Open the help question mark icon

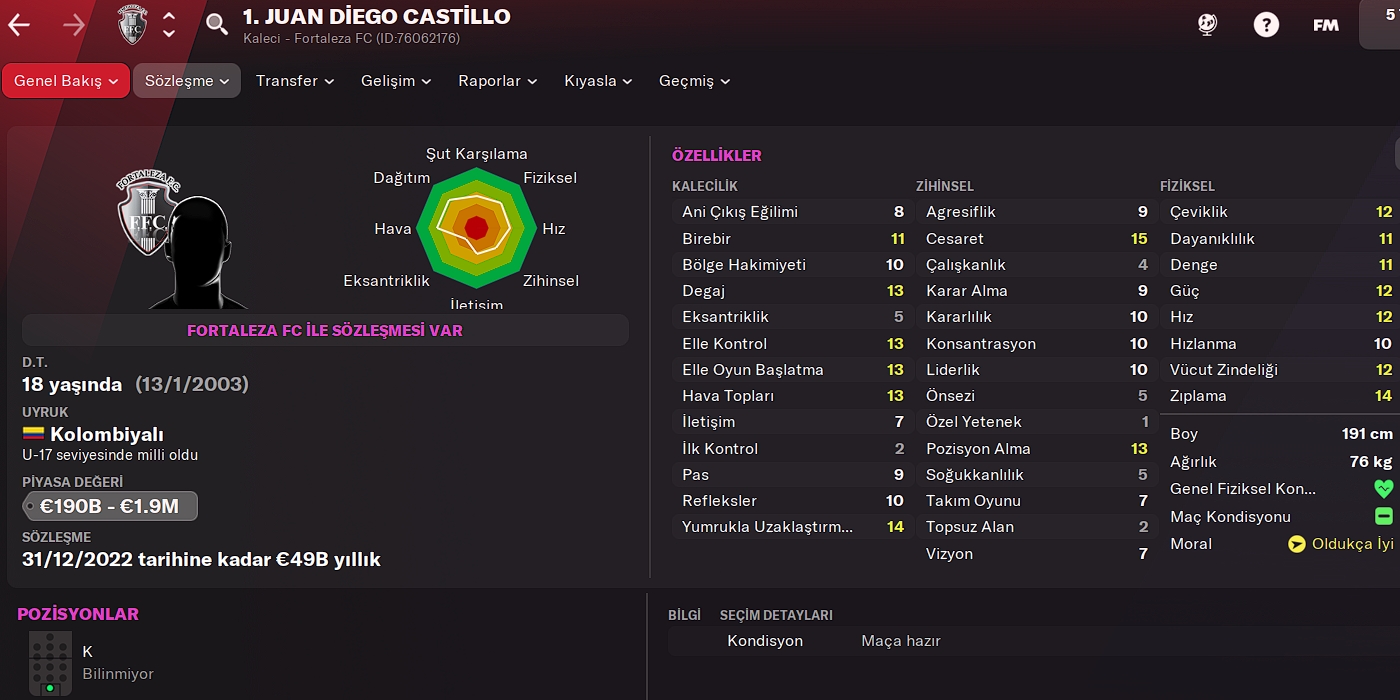[1266, 25]
